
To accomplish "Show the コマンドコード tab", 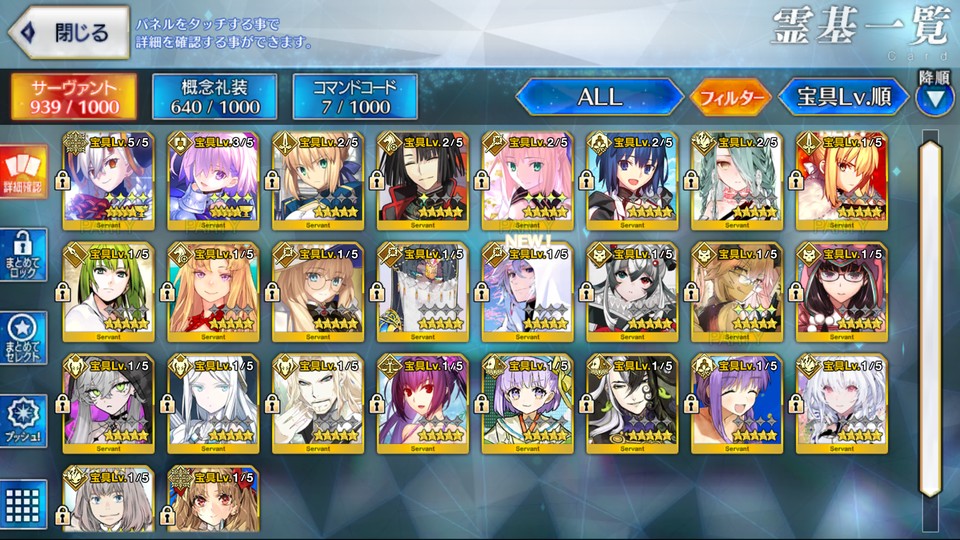I will (x=355, y=97).
